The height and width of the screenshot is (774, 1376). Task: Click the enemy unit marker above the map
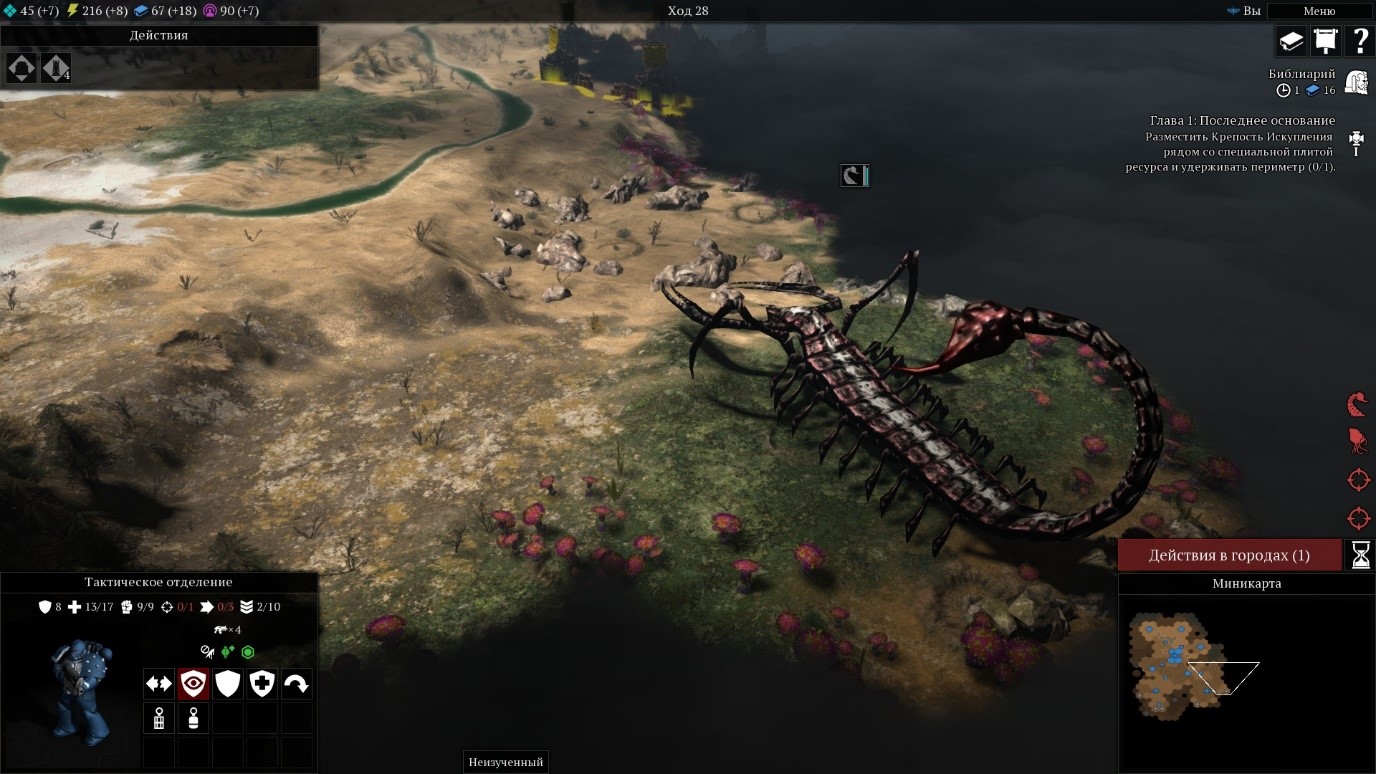(854, 176)
